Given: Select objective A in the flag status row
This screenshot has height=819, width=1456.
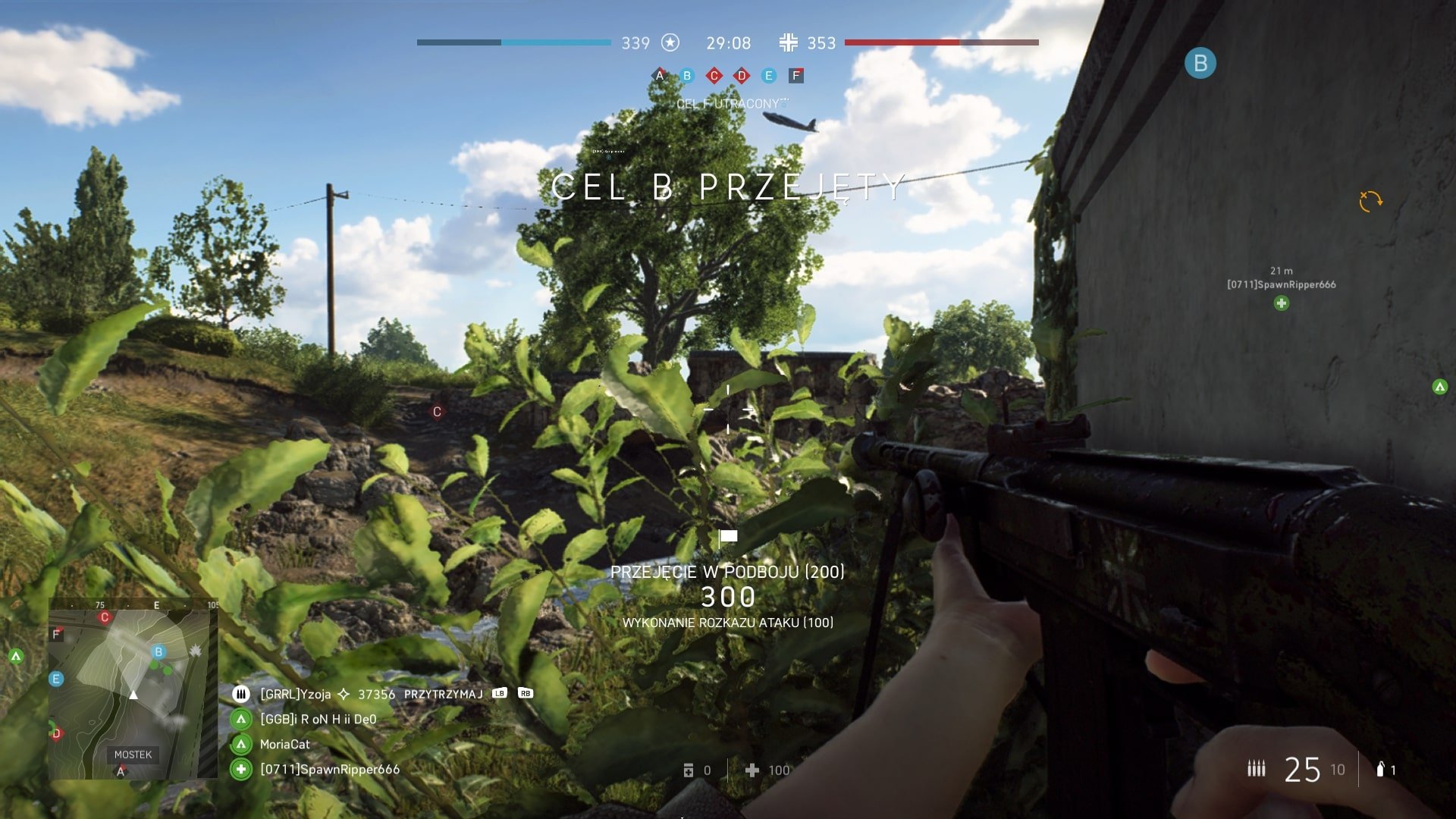Looking at the screenshot, I should pyautogui.click(x=660, y=75).
